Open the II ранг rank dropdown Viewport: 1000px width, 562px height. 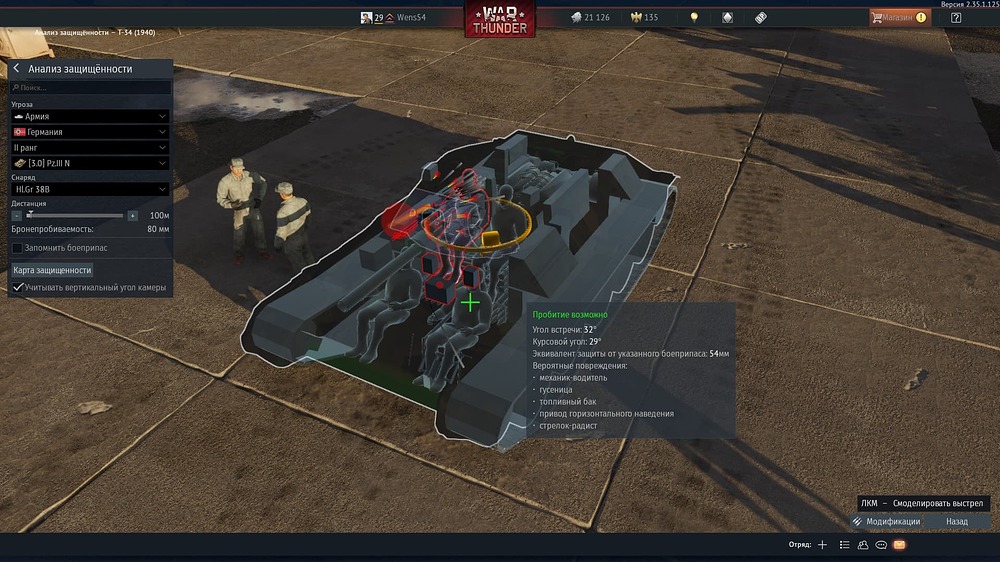pos(90,148)
